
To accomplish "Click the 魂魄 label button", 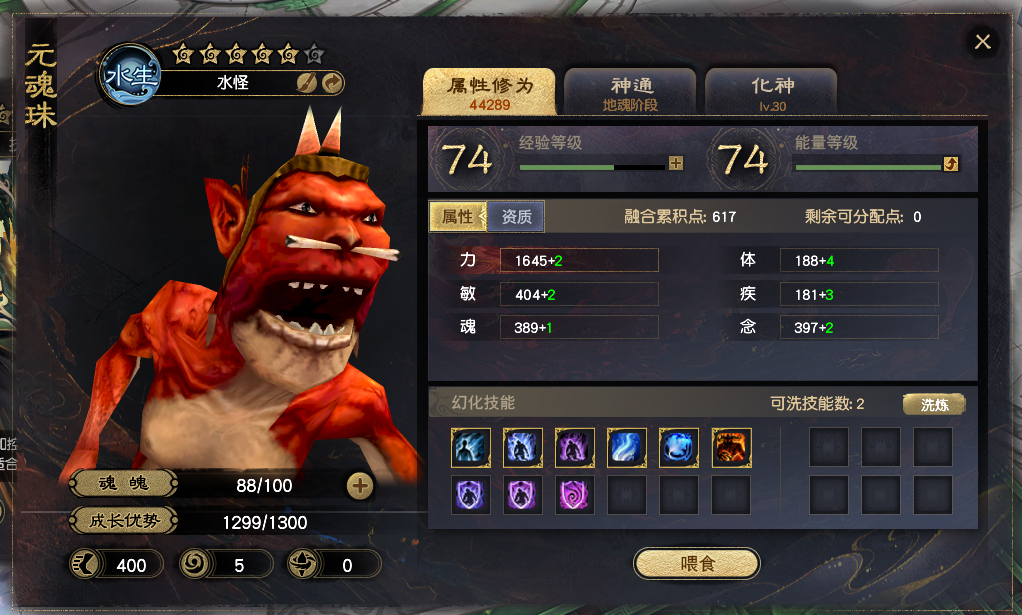I will coord(124,485).
